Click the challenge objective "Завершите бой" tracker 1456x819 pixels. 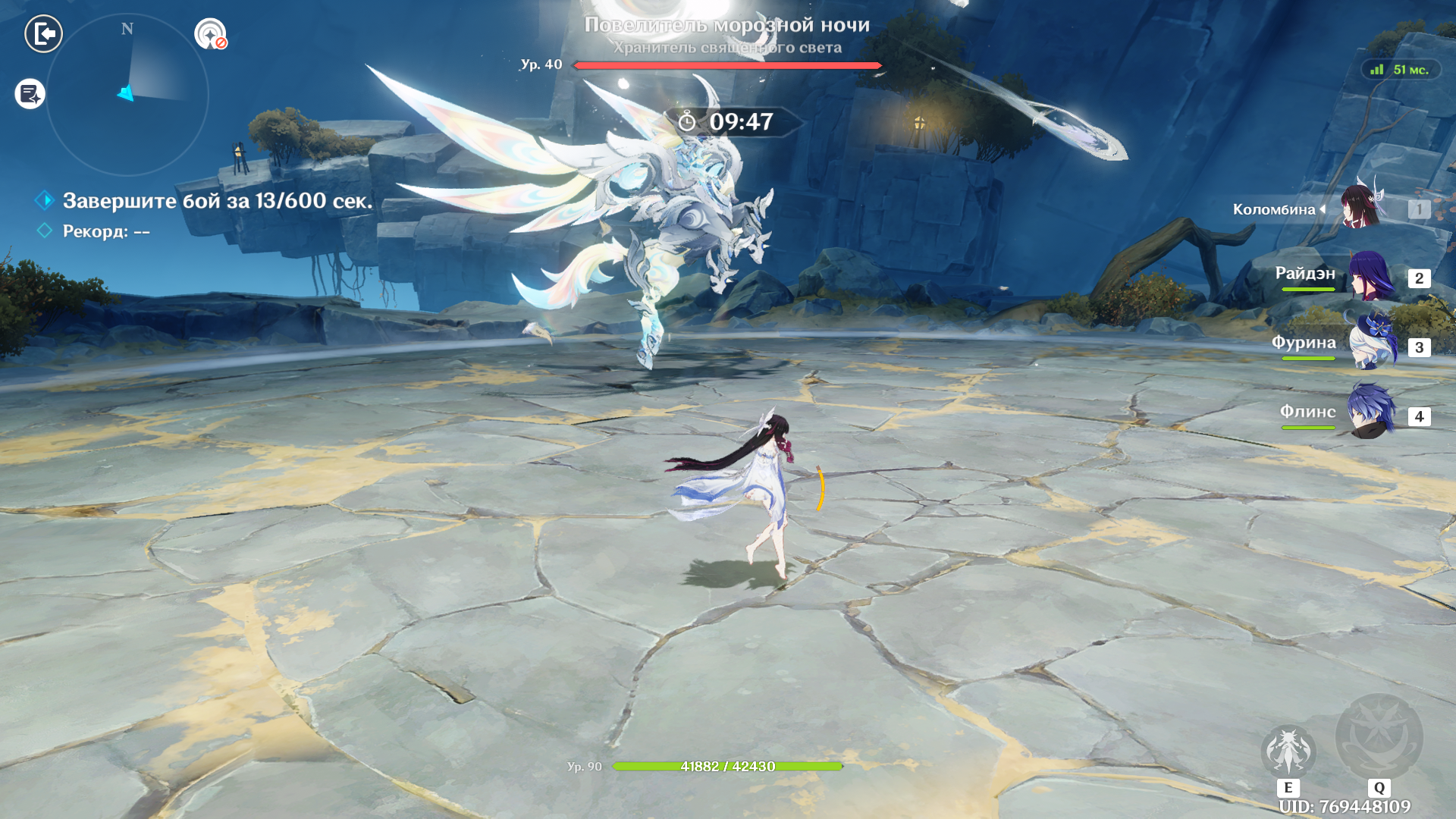pyautogui.click(x=217, y=201)
